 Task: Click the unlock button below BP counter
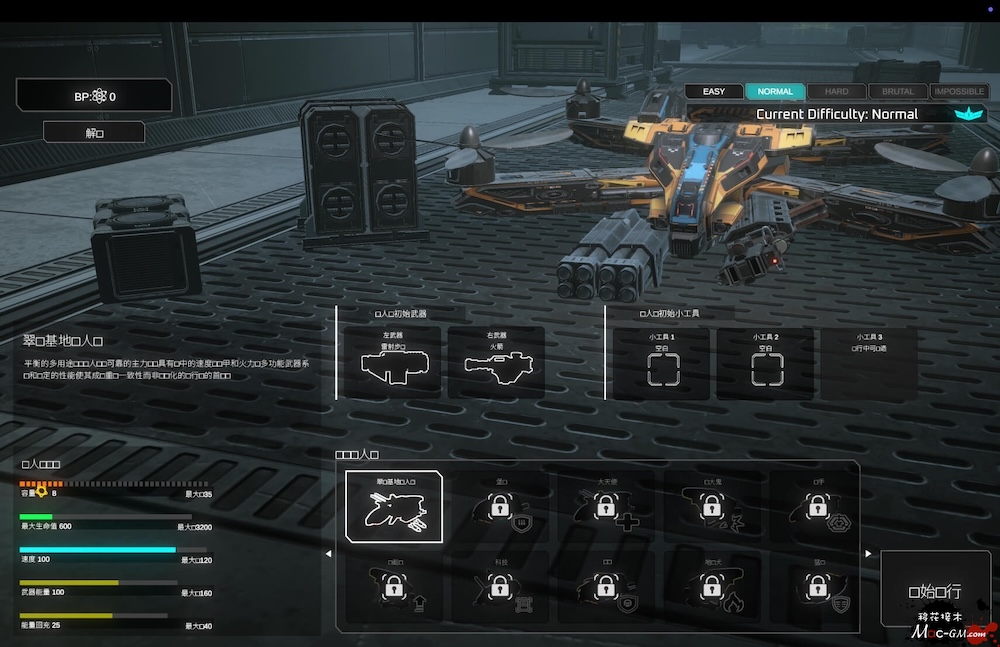coord(94,132)
